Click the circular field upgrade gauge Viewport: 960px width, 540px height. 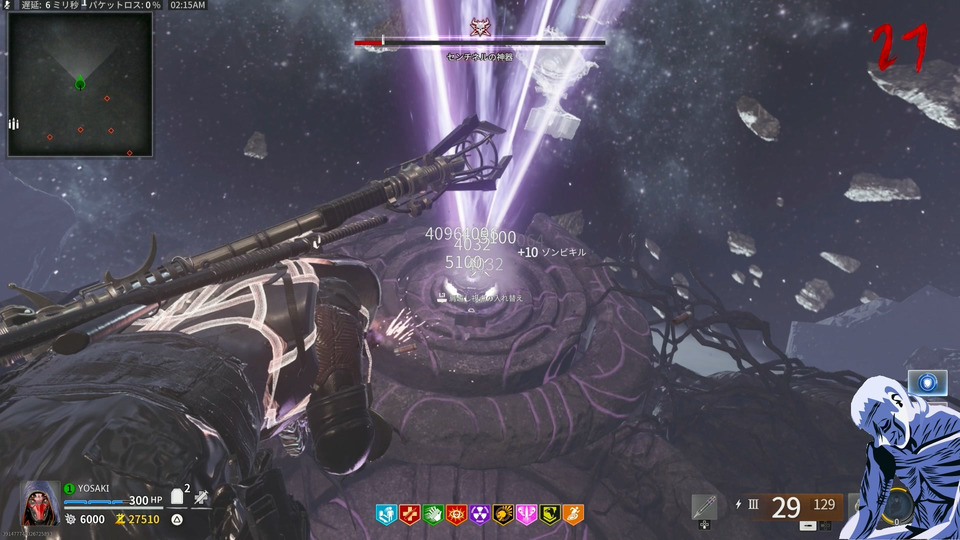897,507
